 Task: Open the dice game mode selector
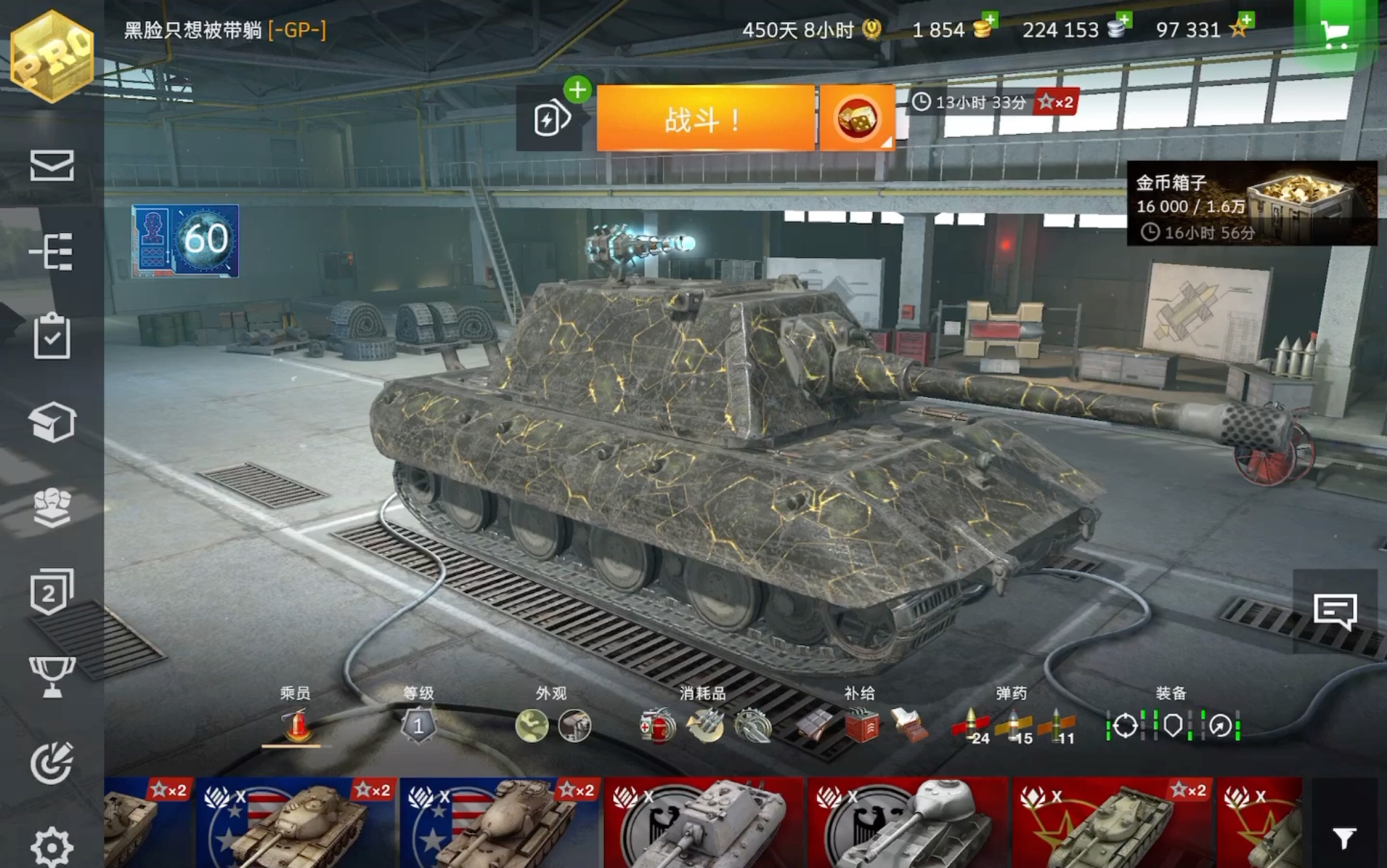[857, 119]
